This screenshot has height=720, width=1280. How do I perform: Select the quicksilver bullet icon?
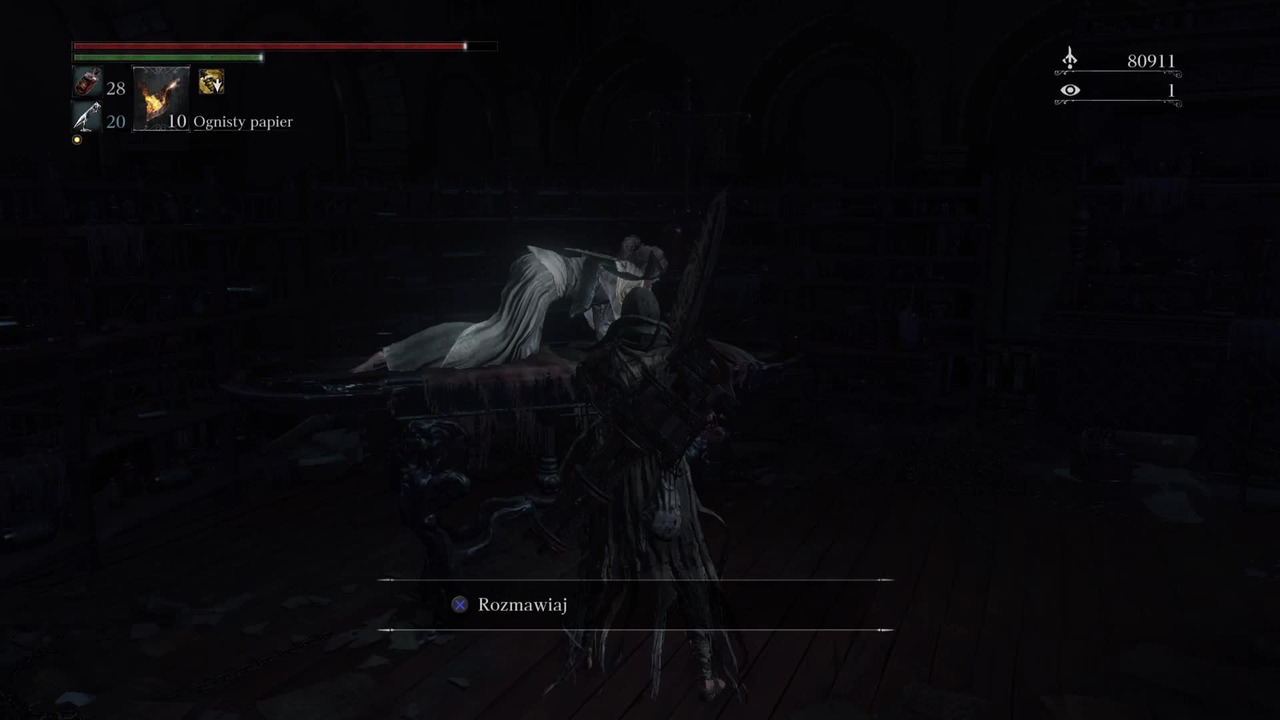click(x=87, y=119)
